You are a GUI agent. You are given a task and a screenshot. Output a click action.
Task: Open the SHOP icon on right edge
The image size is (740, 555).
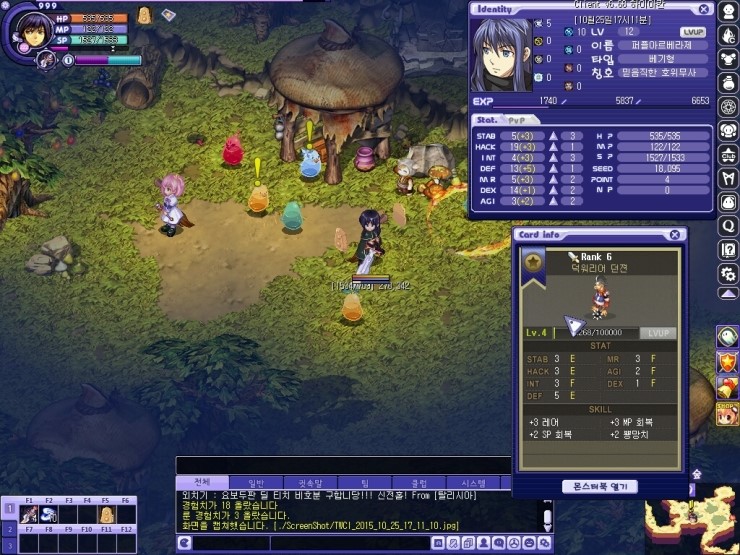click(x=728, y=413)
